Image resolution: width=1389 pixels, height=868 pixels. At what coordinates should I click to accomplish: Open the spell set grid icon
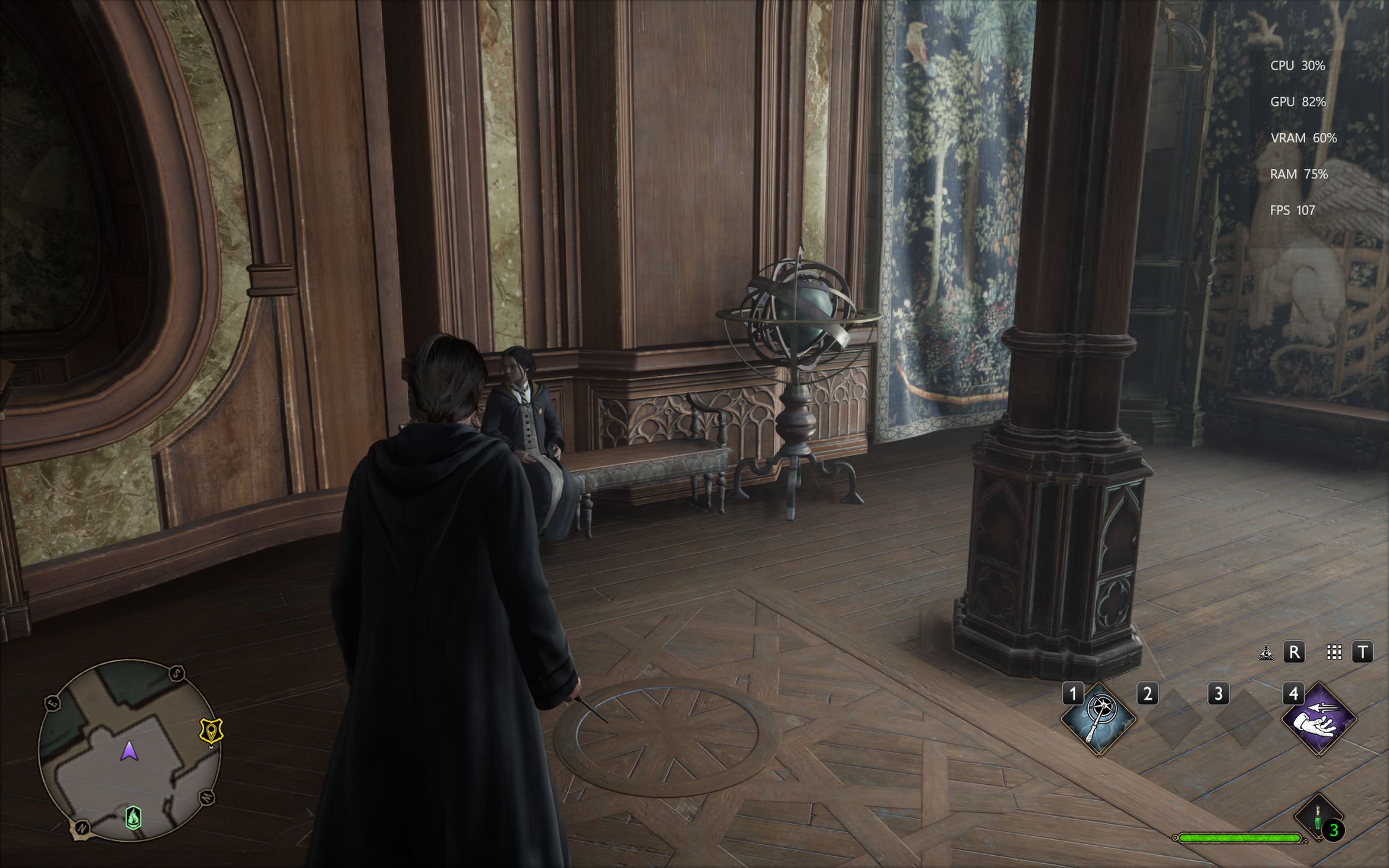pyautogui.click(x=1334, y=653)
